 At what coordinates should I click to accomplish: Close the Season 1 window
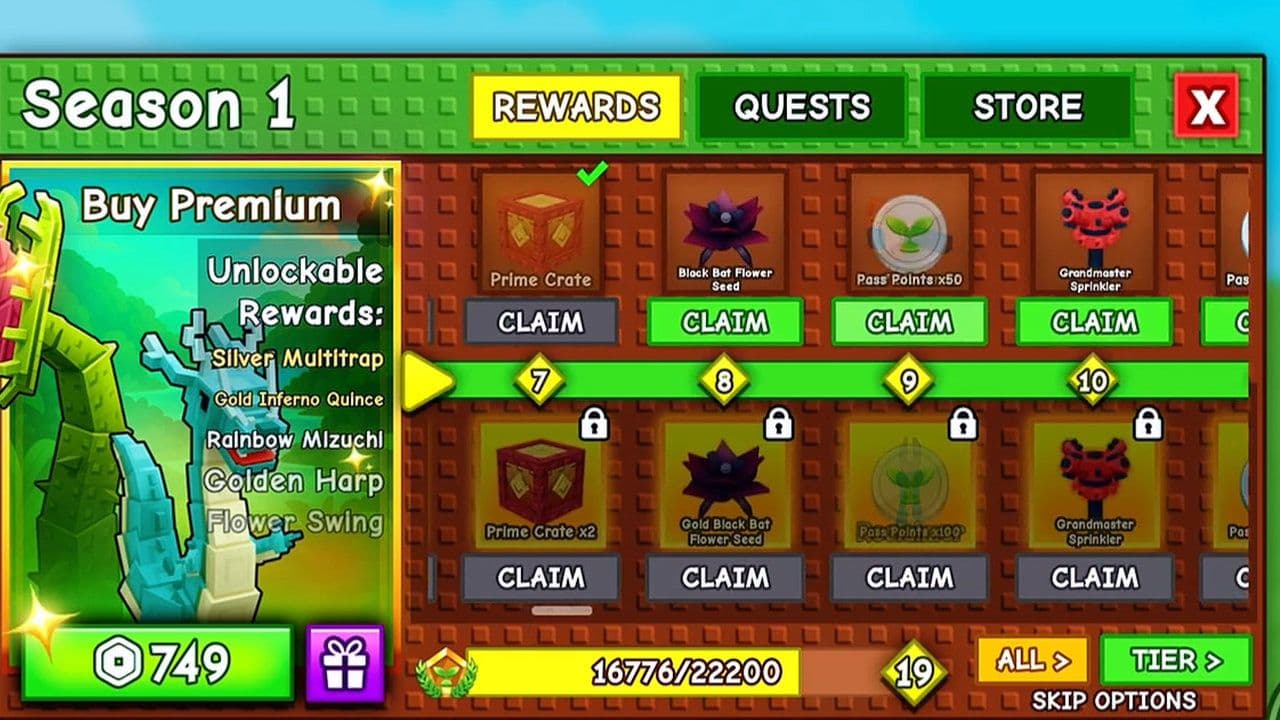pyautogui.click(x=1207, y=105)
